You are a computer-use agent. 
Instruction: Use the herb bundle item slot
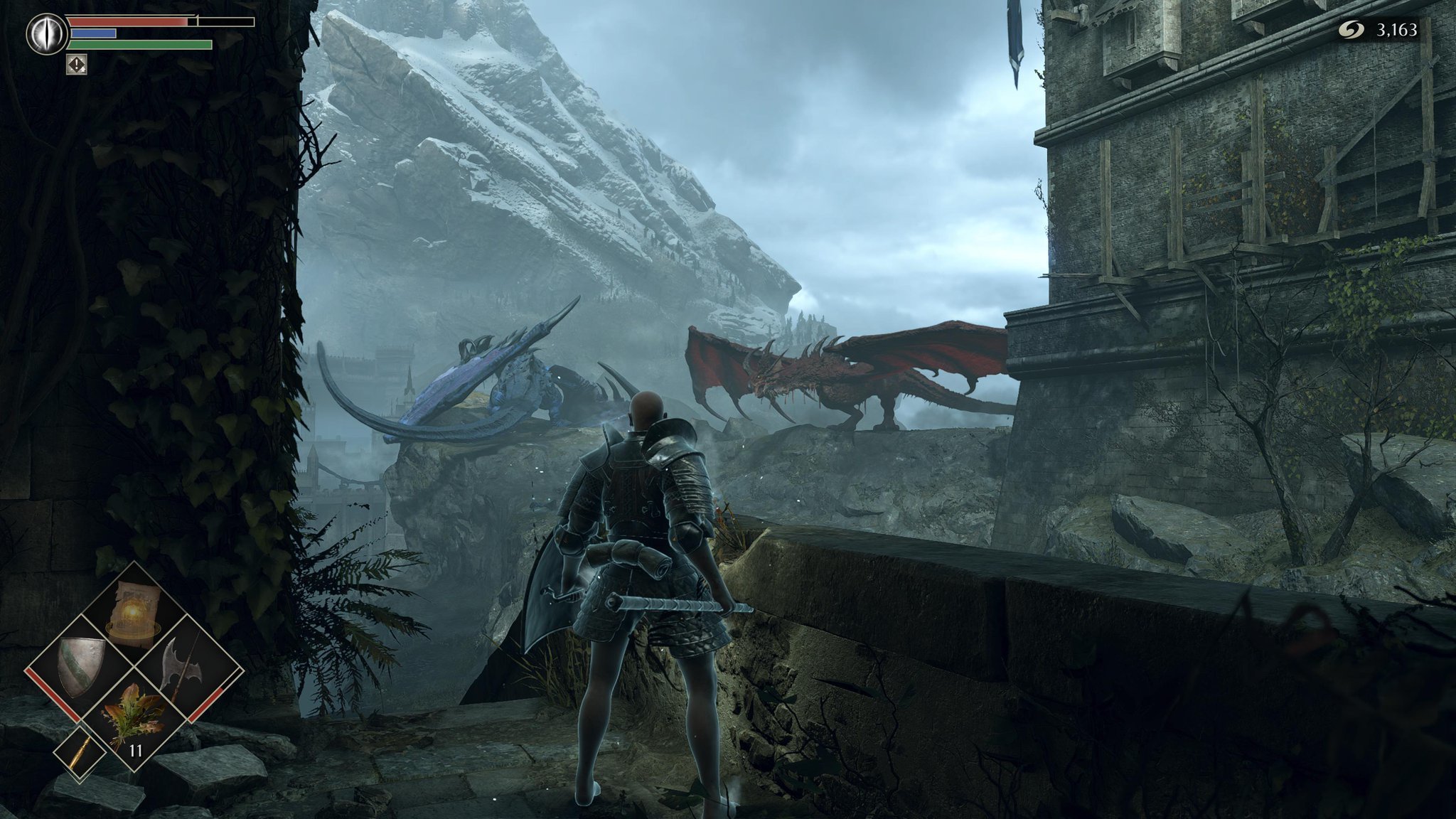(132, 719)
